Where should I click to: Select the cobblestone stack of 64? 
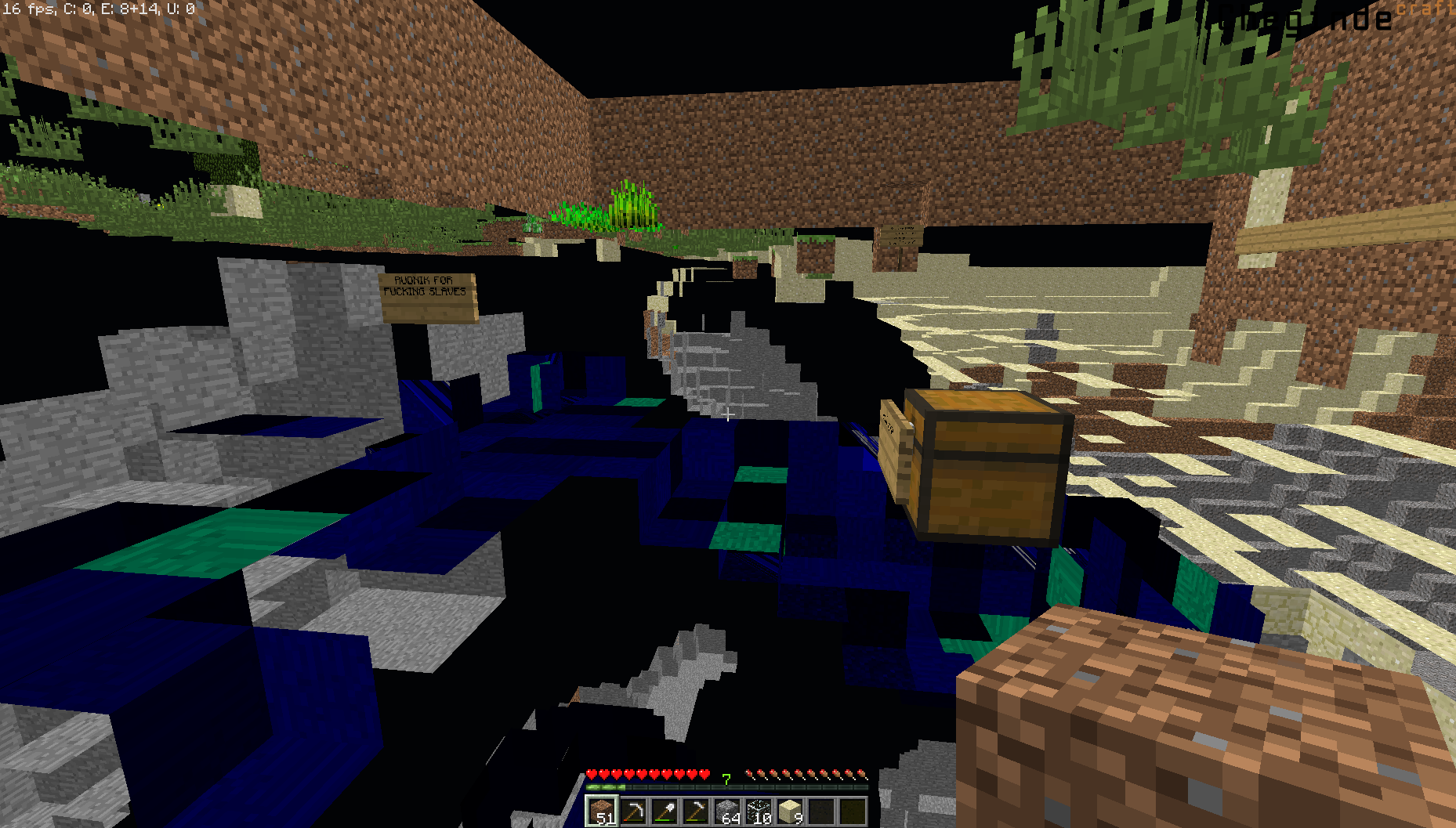[727, 812]
